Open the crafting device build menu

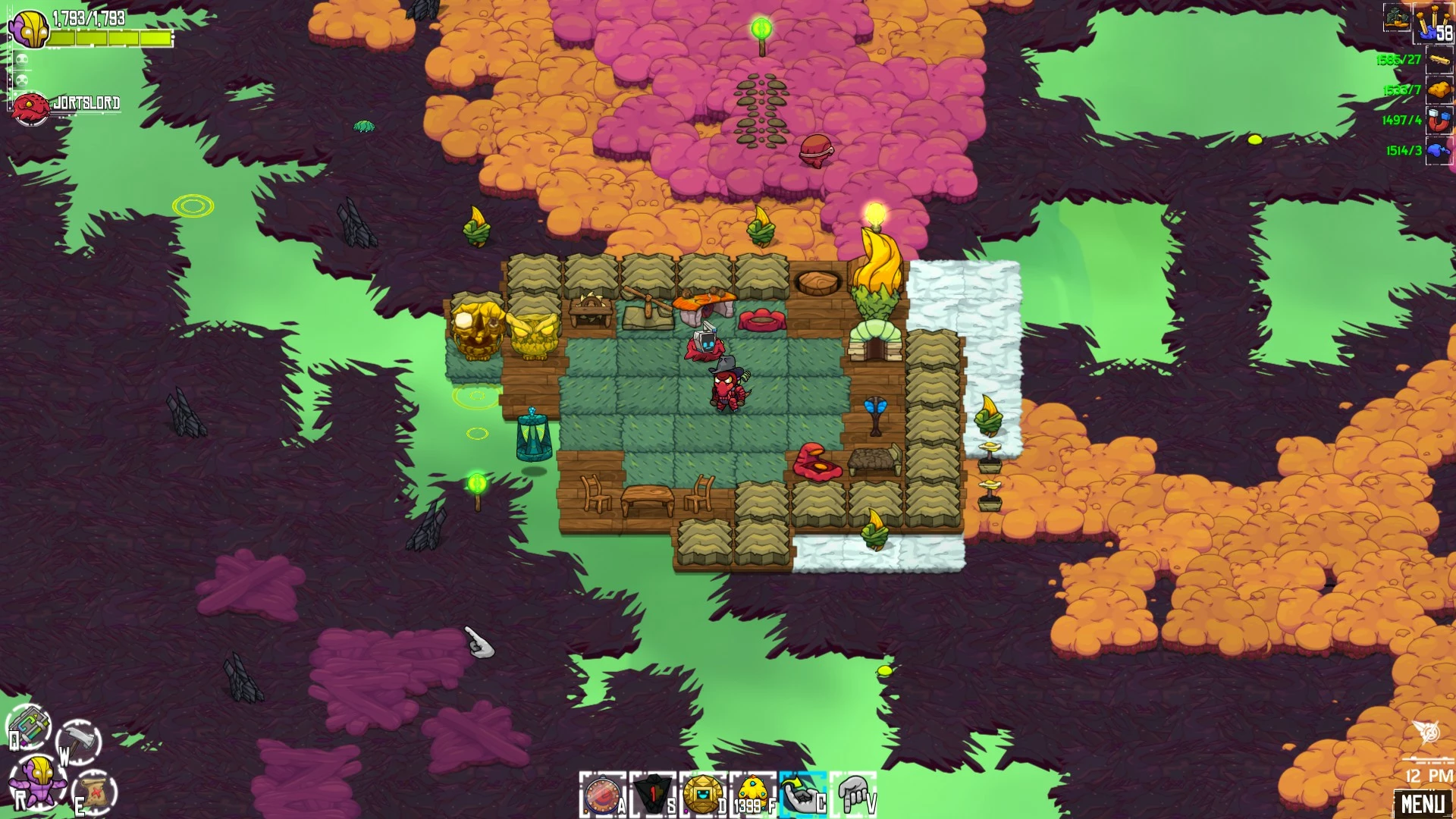tap(29, 726)
